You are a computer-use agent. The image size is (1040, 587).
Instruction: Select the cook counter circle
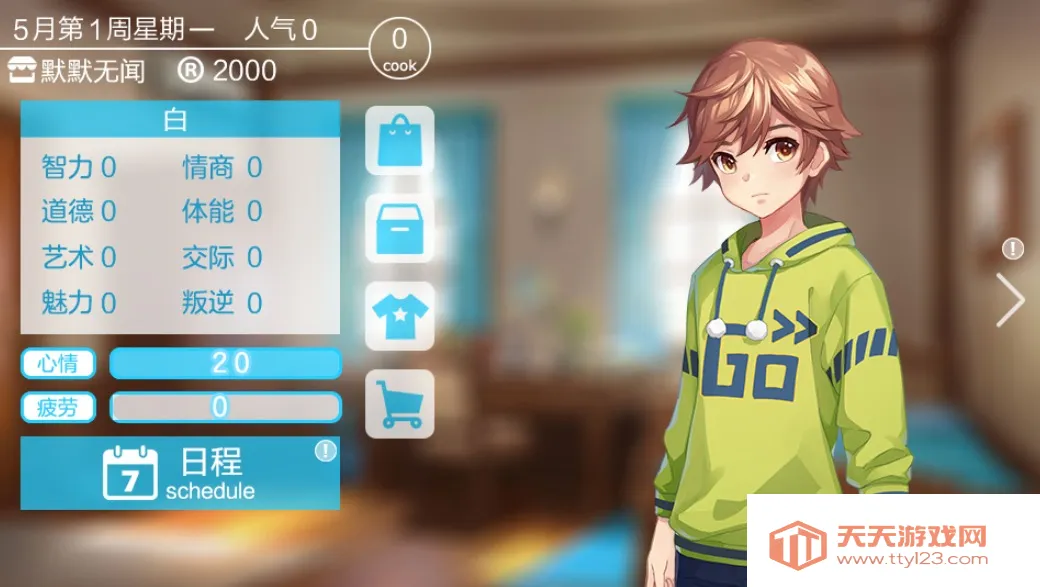point(400,48)
